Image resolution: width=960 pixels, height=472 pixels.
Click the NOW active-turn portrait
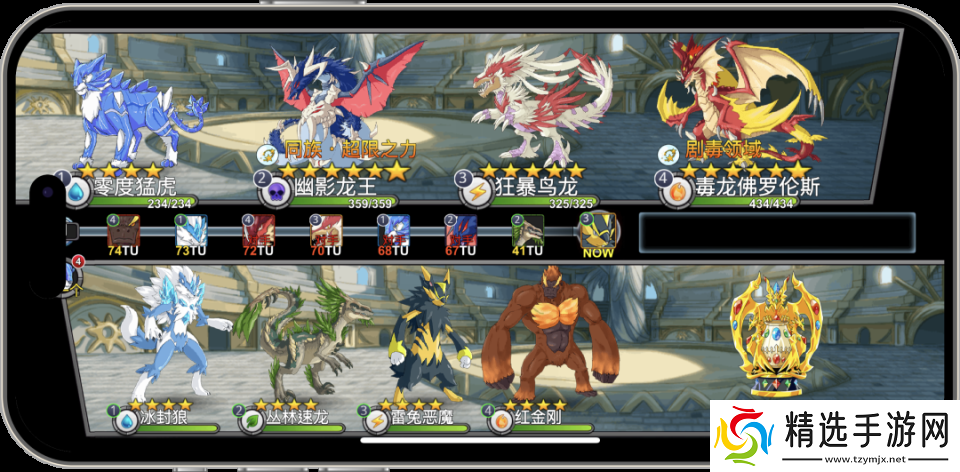(598, 232)
